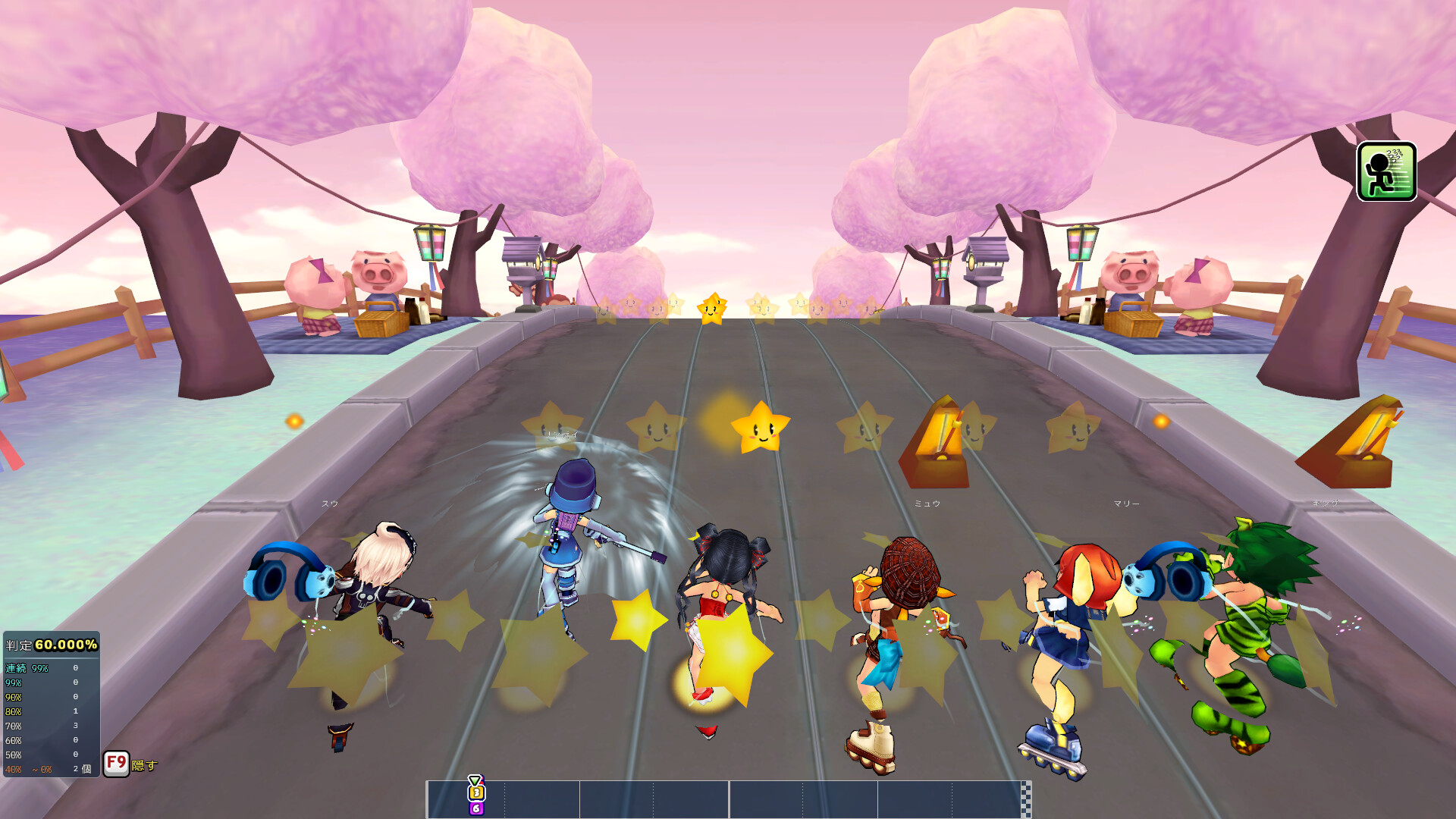Click the 60.000% judgment value
Viewport: 1456px width, 819px height.
67,645
